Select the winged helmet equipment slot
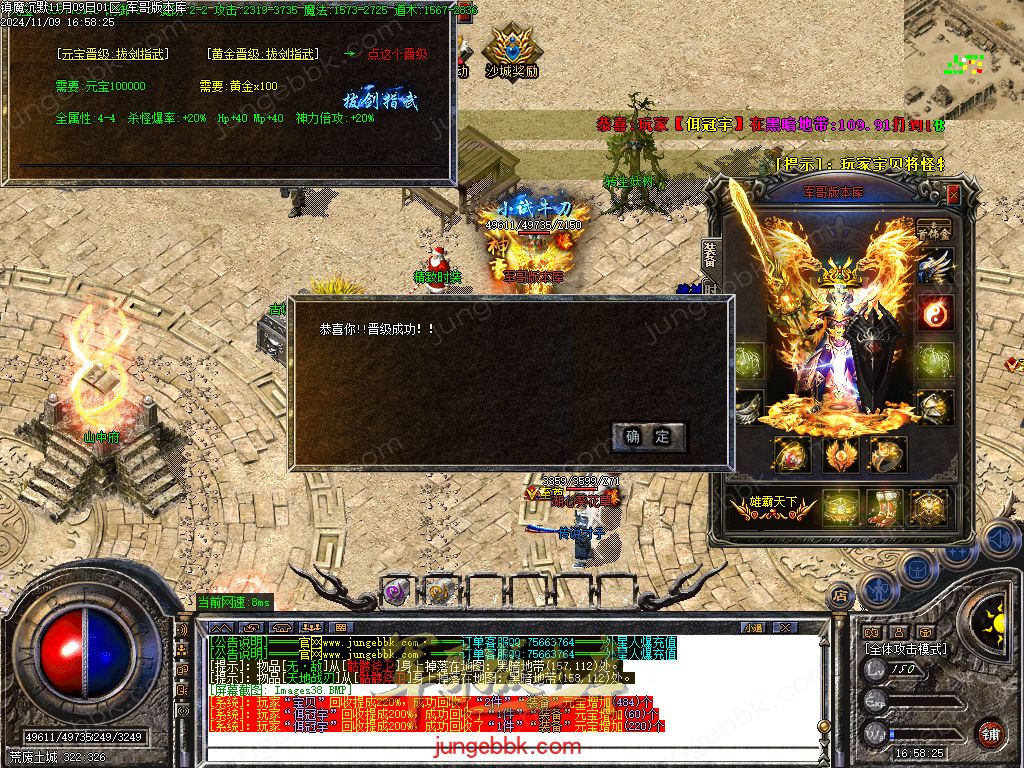Viewport: 1024px width, 768px height. 936,267
